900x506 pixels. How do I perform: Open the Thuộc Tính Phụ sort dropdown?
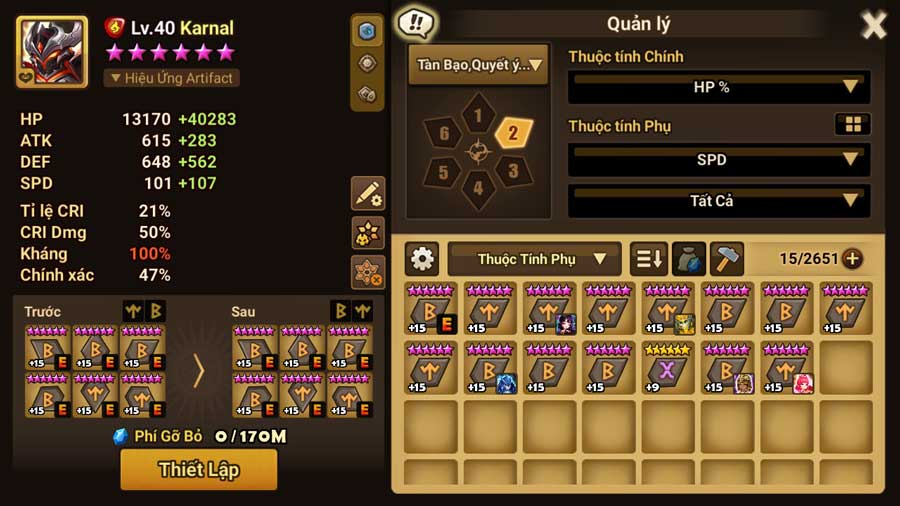pos(534,259)
